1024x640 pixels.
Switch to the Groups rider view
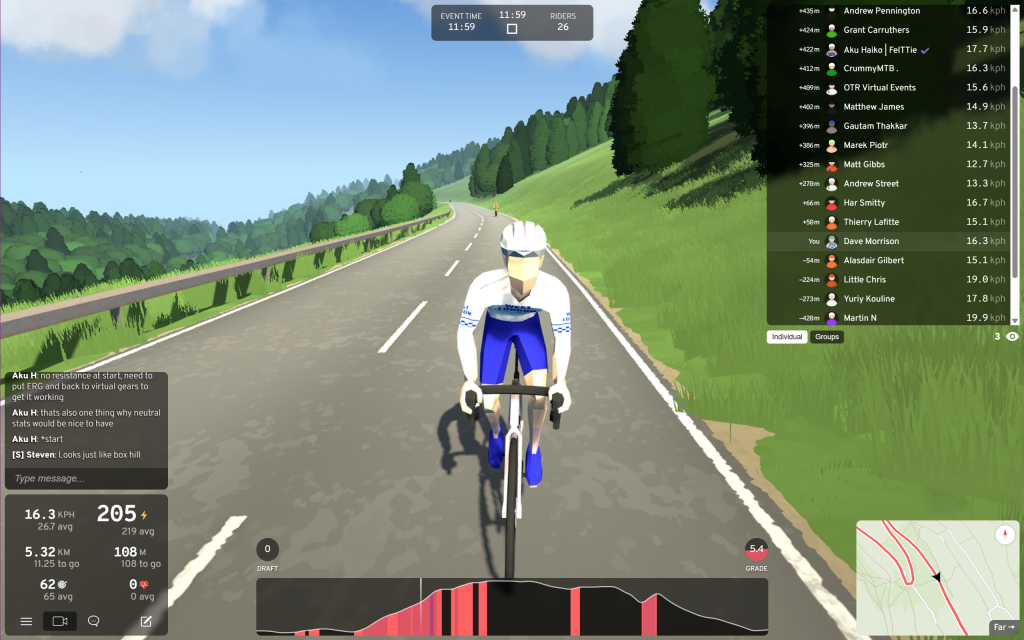pyautogui.click(x=827, y=337)
